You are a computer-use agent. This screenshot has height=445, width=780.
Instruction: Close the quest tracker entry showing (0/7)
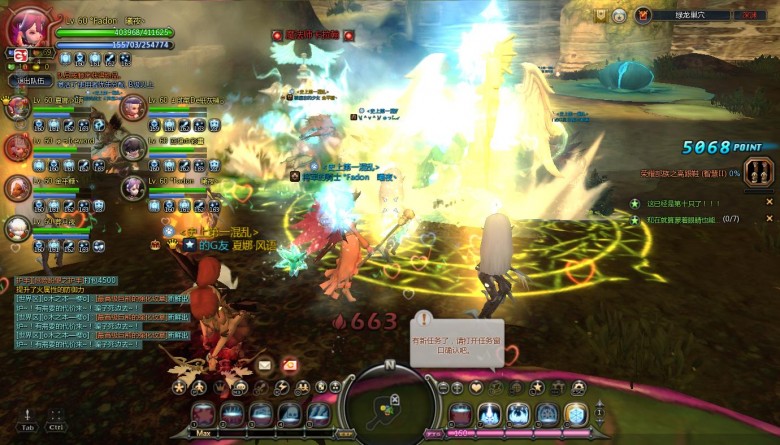(x=769, y=218)
